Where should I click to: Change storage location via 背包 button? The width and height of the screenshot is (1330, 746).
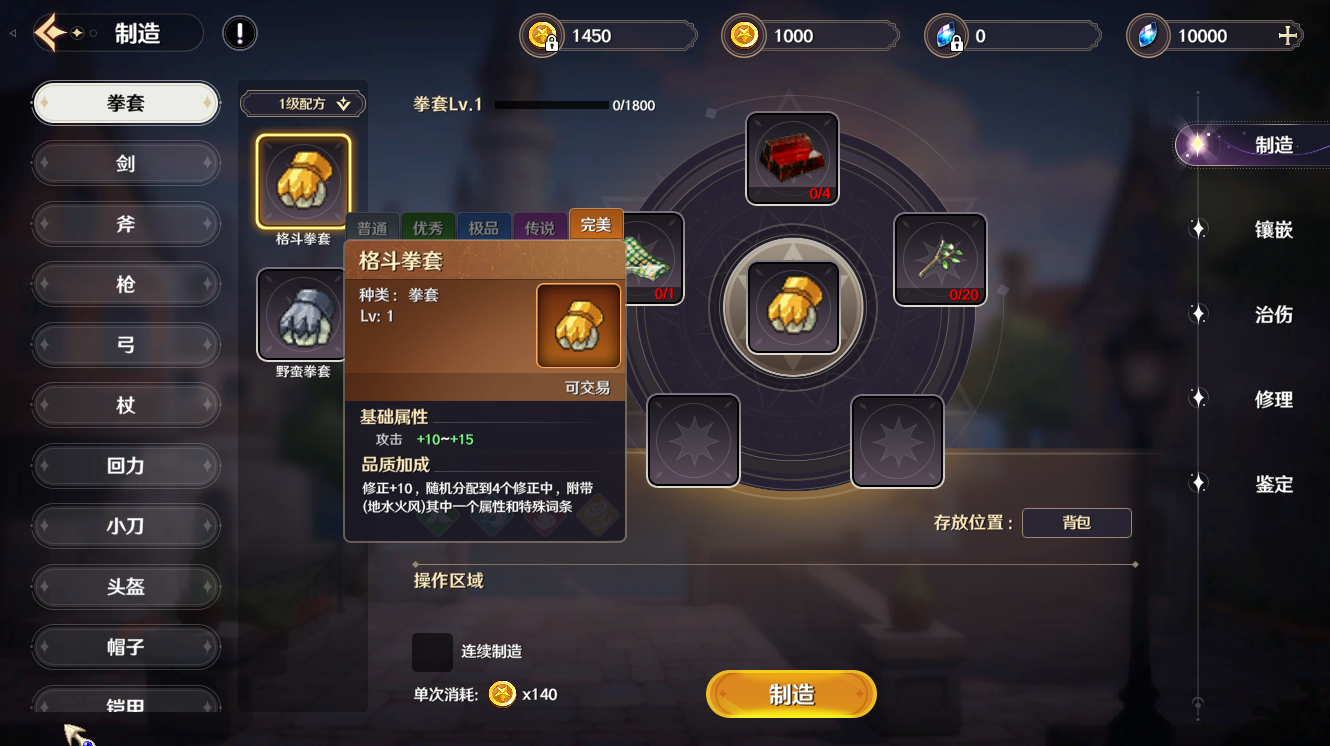[1076, 523]
